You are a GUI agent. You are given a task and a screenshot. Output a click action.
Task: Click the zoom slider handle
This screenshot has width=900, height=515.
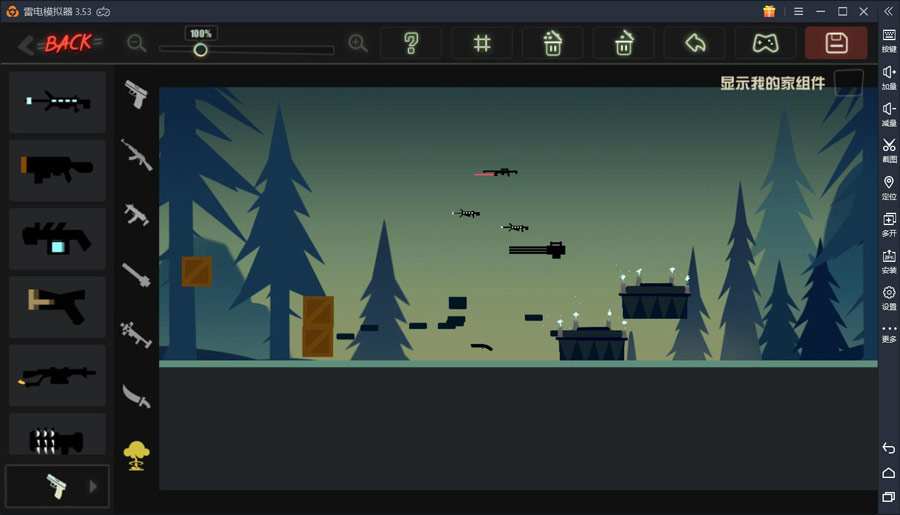point(200,49)
